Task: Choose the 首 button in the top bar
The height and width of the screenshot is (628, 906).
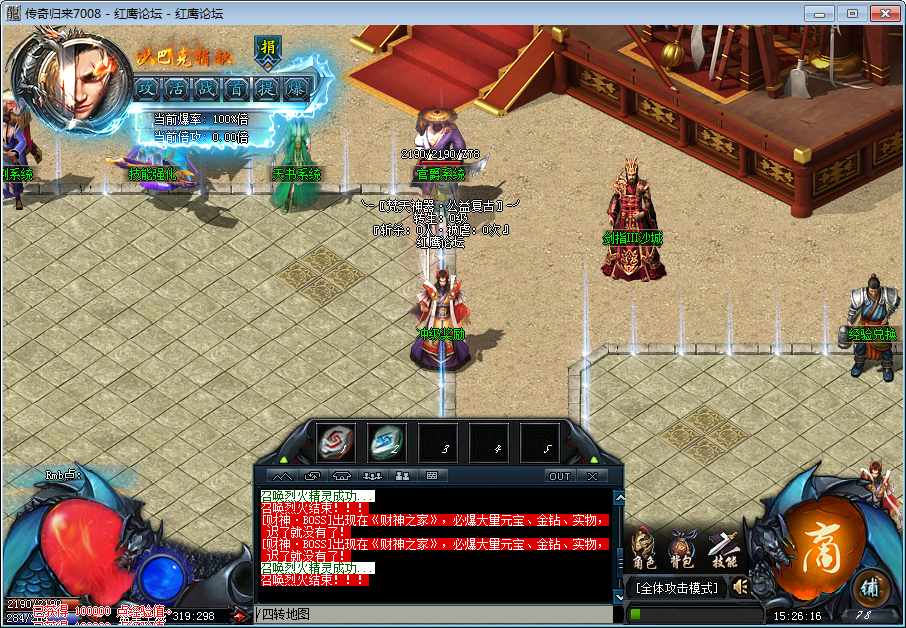Action: coord(236,88)
